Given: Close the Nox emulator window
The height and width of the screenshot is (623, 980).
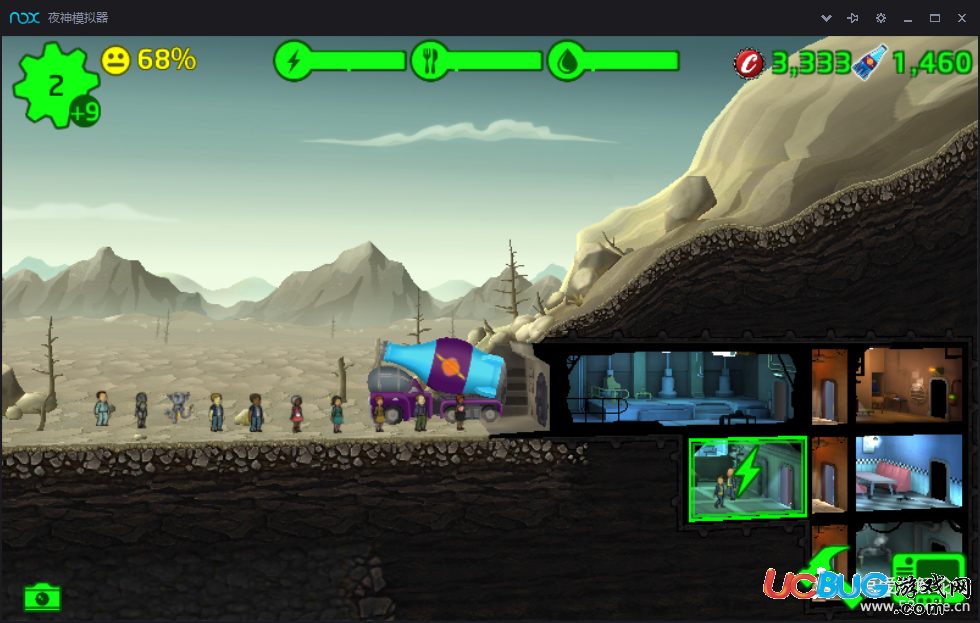Looking at the screenshot, I should [961, 18].
